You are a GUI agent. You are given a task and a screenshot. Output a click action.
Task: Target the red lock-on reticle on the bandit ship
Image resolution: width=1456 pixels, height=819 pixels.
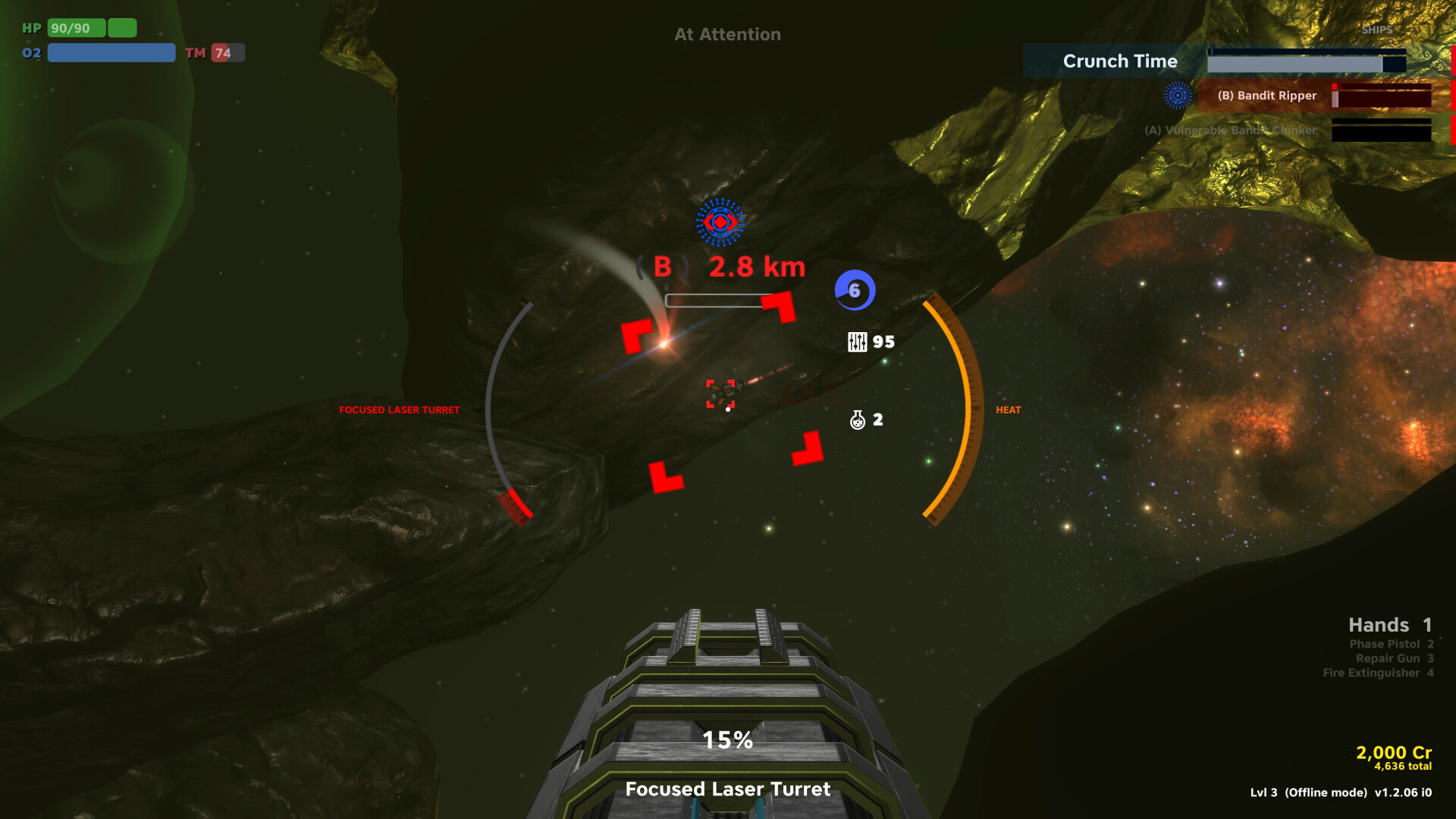[722, 392]
